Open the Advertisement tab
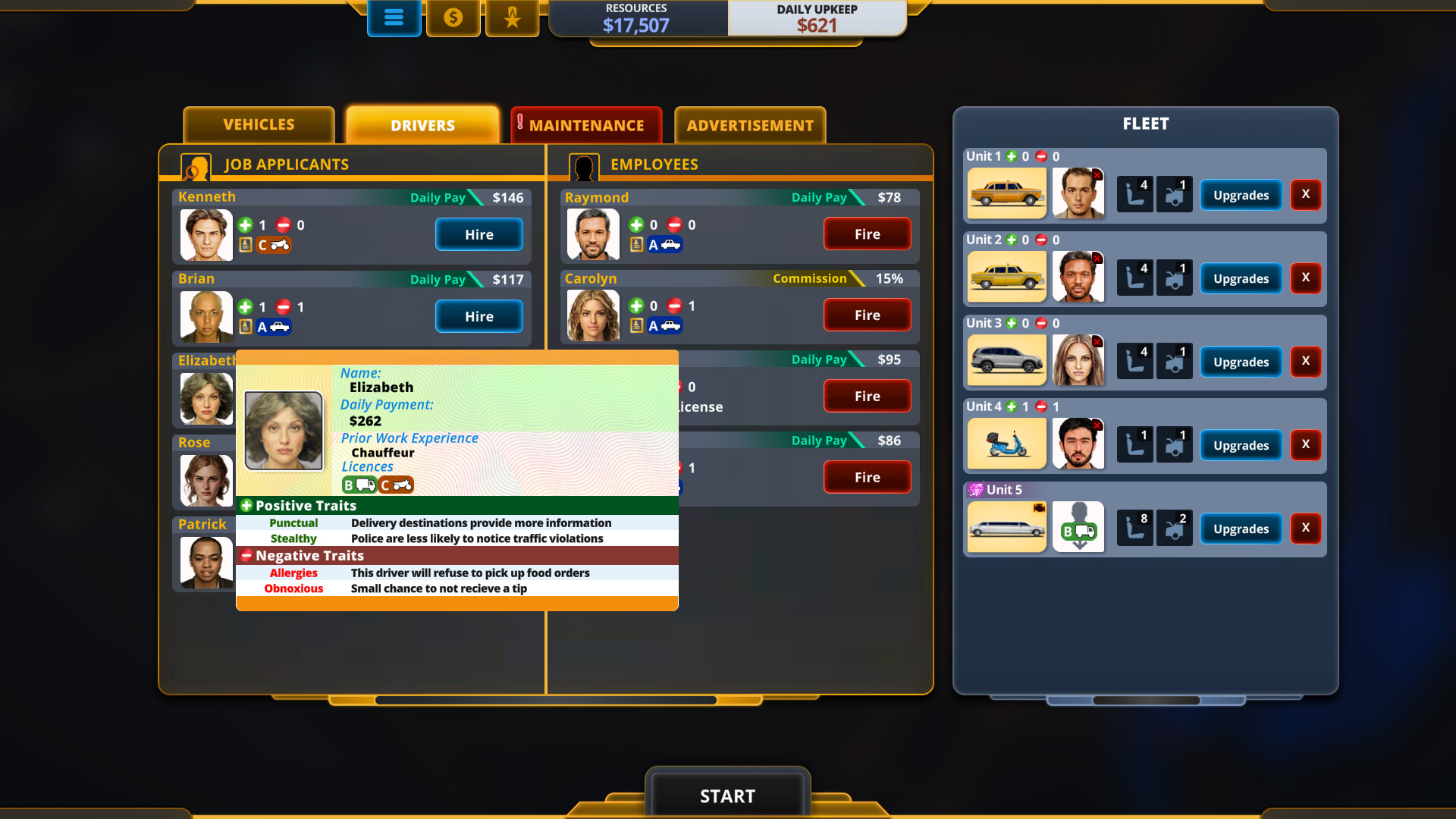 pyautogui.click(x=749, y=125)
